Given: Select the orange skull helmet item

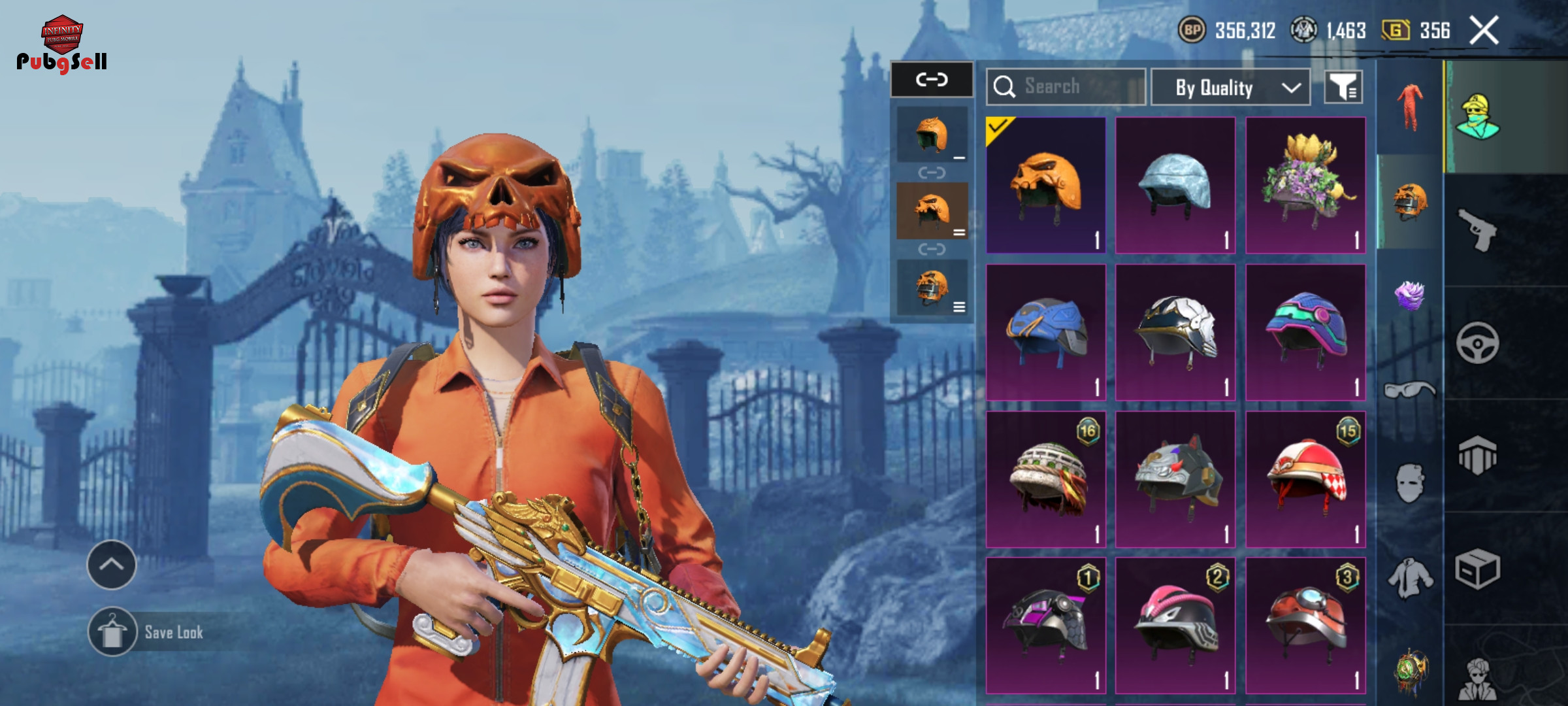Looking at the screenshot, I should click(x=1045, y=186).
